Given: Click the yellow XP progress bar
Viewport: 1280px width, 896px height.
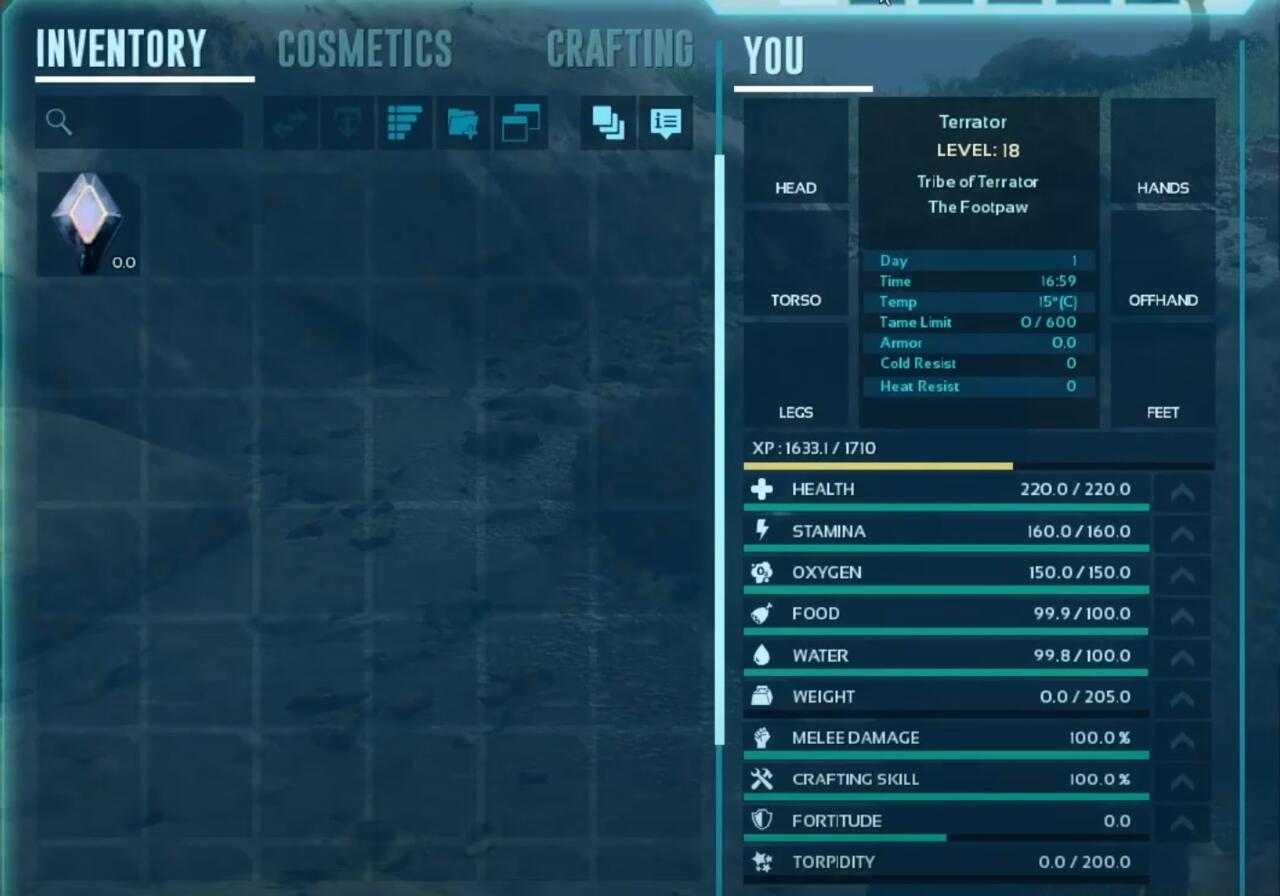Looking at the screenshot, I should pyautogui.click(x=877, y=465).
